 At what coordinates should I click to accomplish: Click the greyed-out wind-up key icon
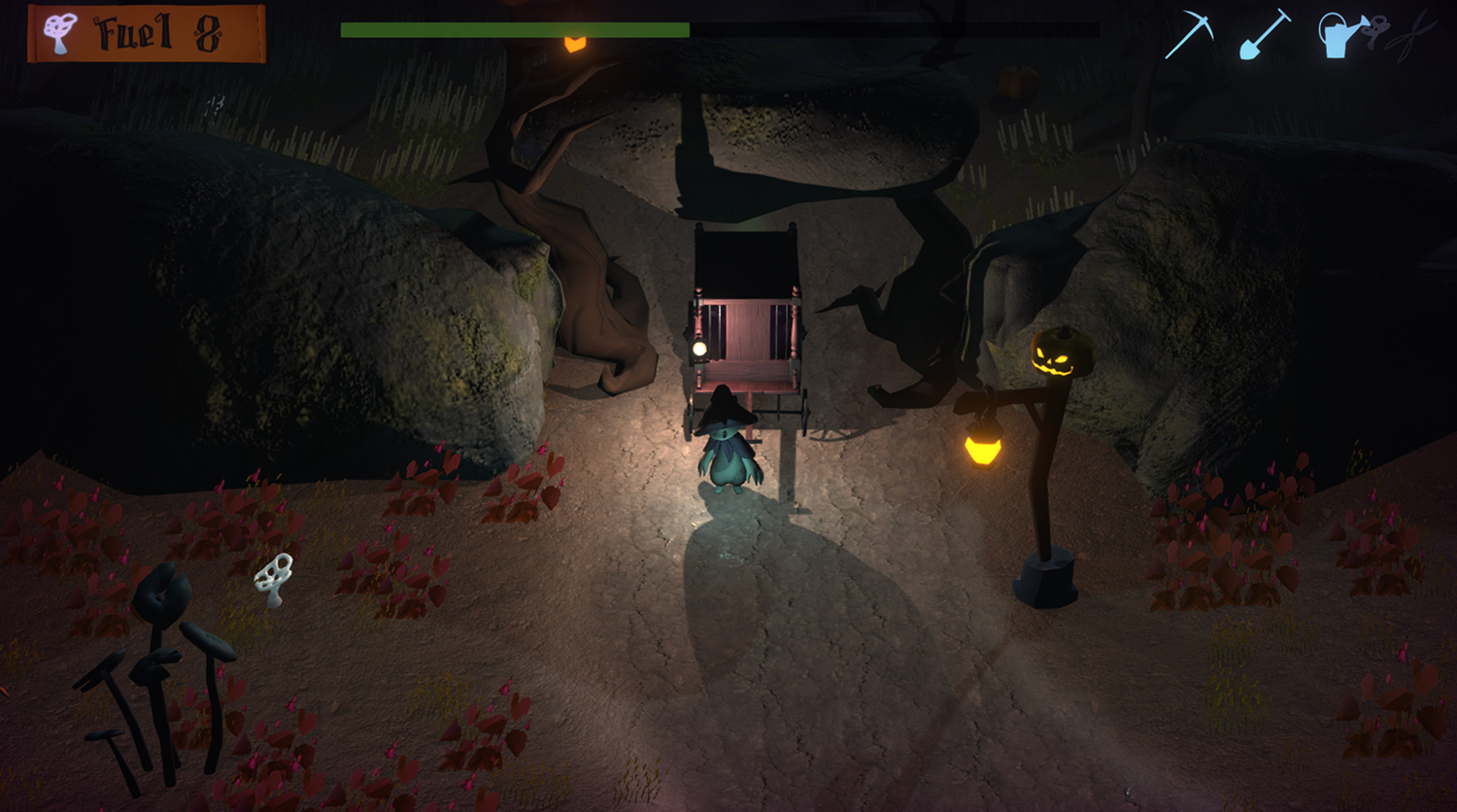[x=1376, y=34]
